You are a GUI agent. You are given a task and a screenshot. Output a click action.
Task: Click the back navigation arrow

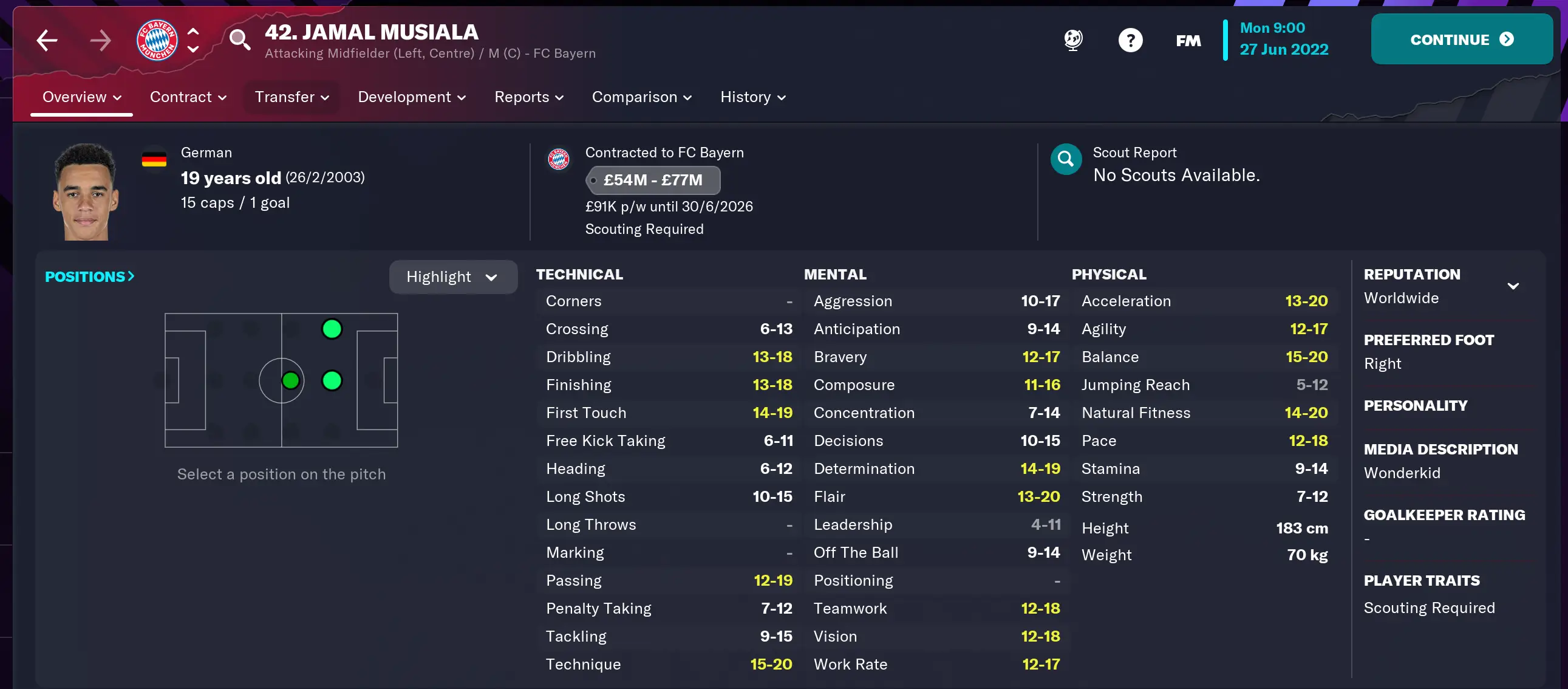pos(47,40)
